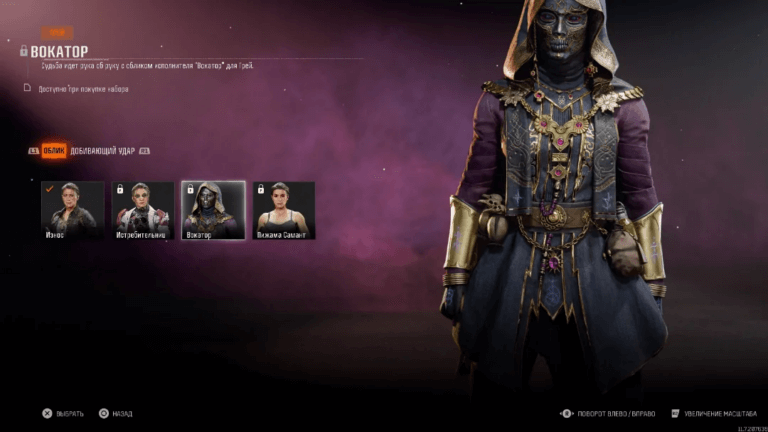This screenshot has height=432, width=768.
Task: Switch to the ОБЛИК tab
Action: click(55, 151)
